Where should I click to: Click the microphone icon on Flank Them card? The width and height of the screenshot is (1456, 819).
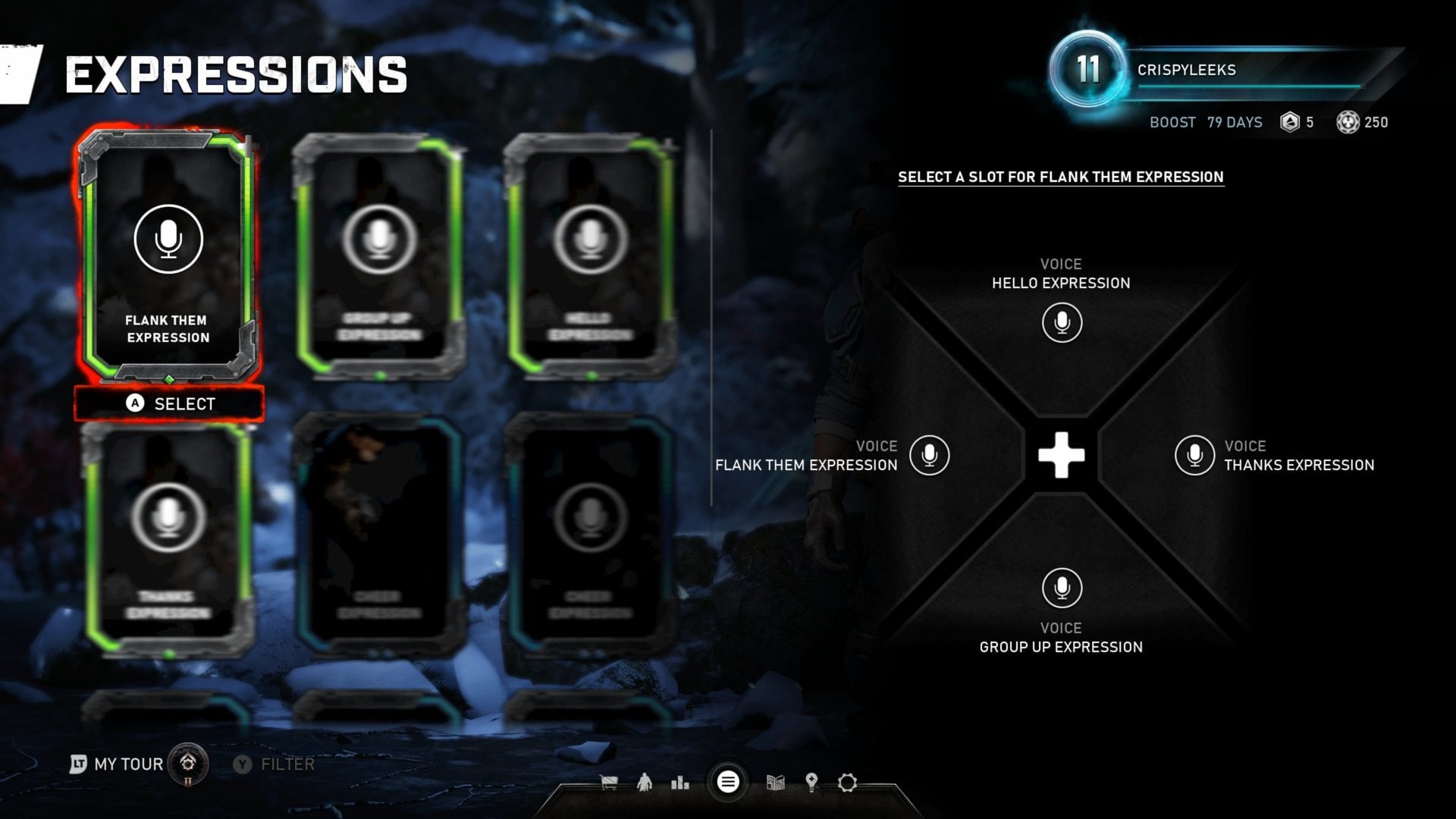[x=168, y=237]
